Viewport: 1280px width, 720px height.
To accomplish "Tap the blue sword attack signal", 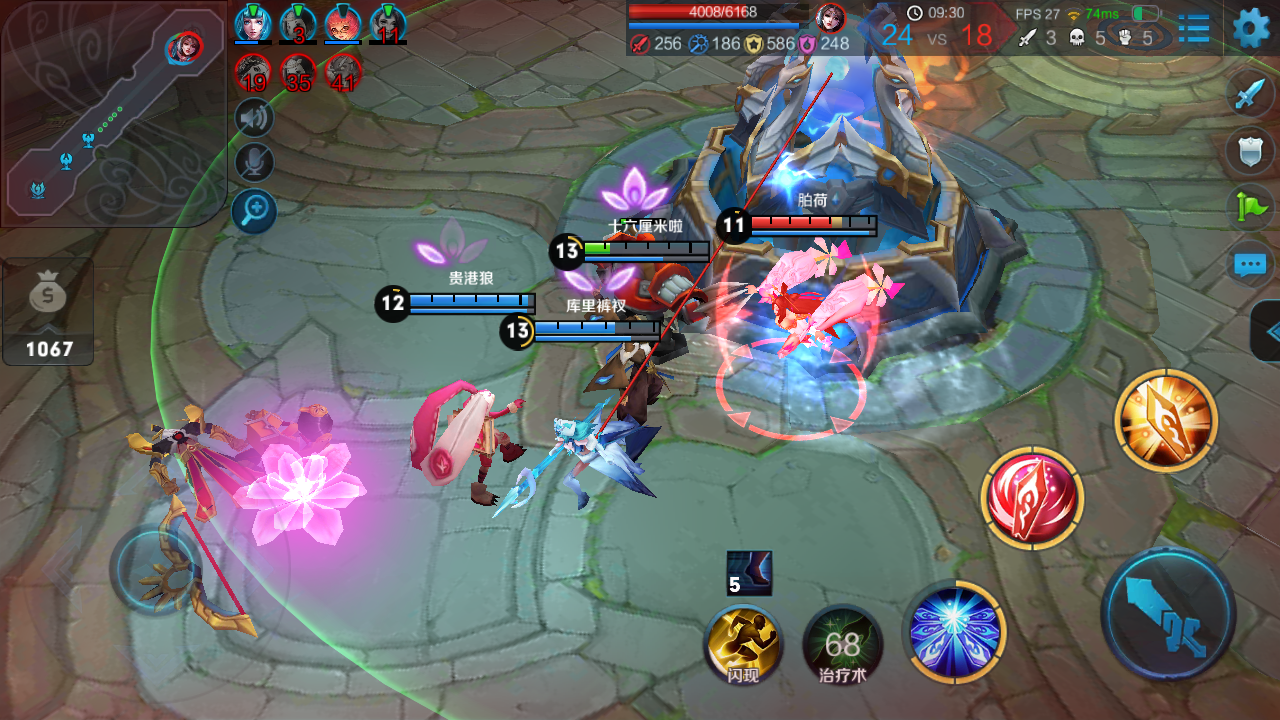I will tap(1250, 94).
